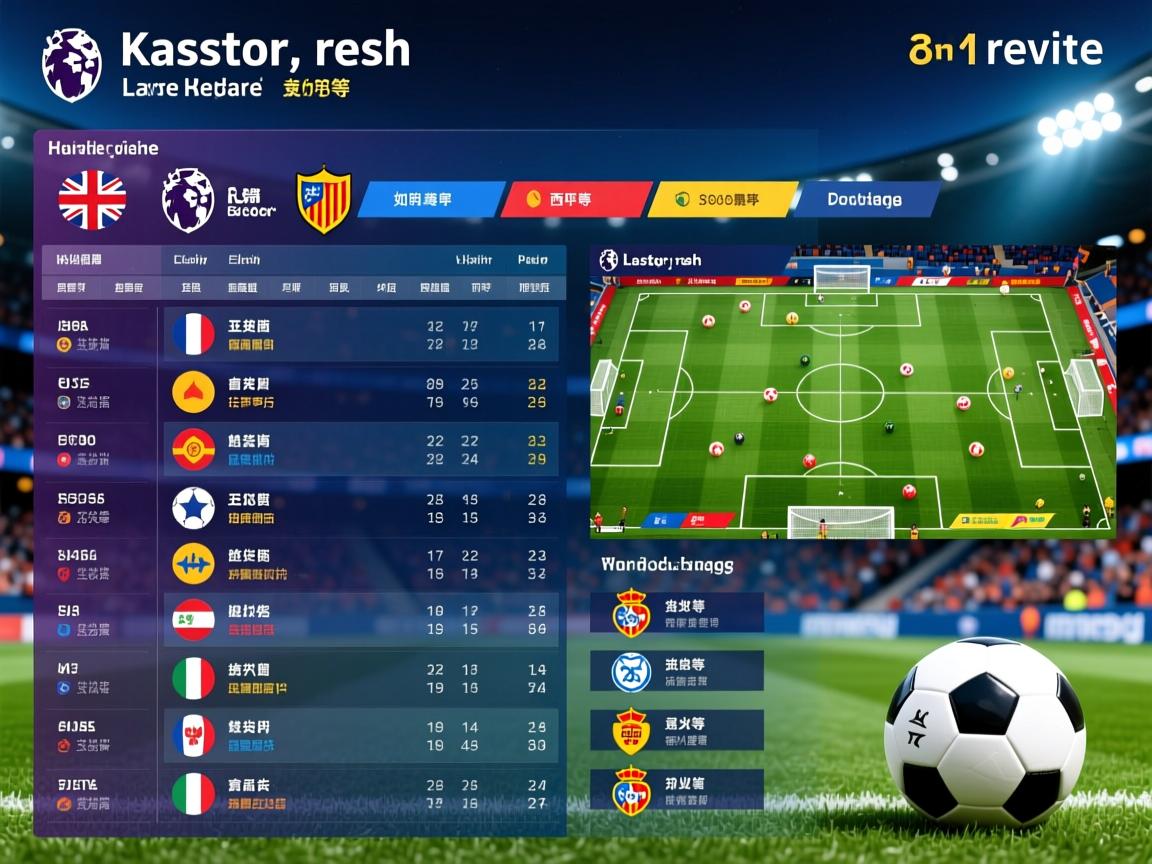This screenshot has height=864, width=1152.
Task: Select the red and yellow striped shield crest
Action: 324,200
